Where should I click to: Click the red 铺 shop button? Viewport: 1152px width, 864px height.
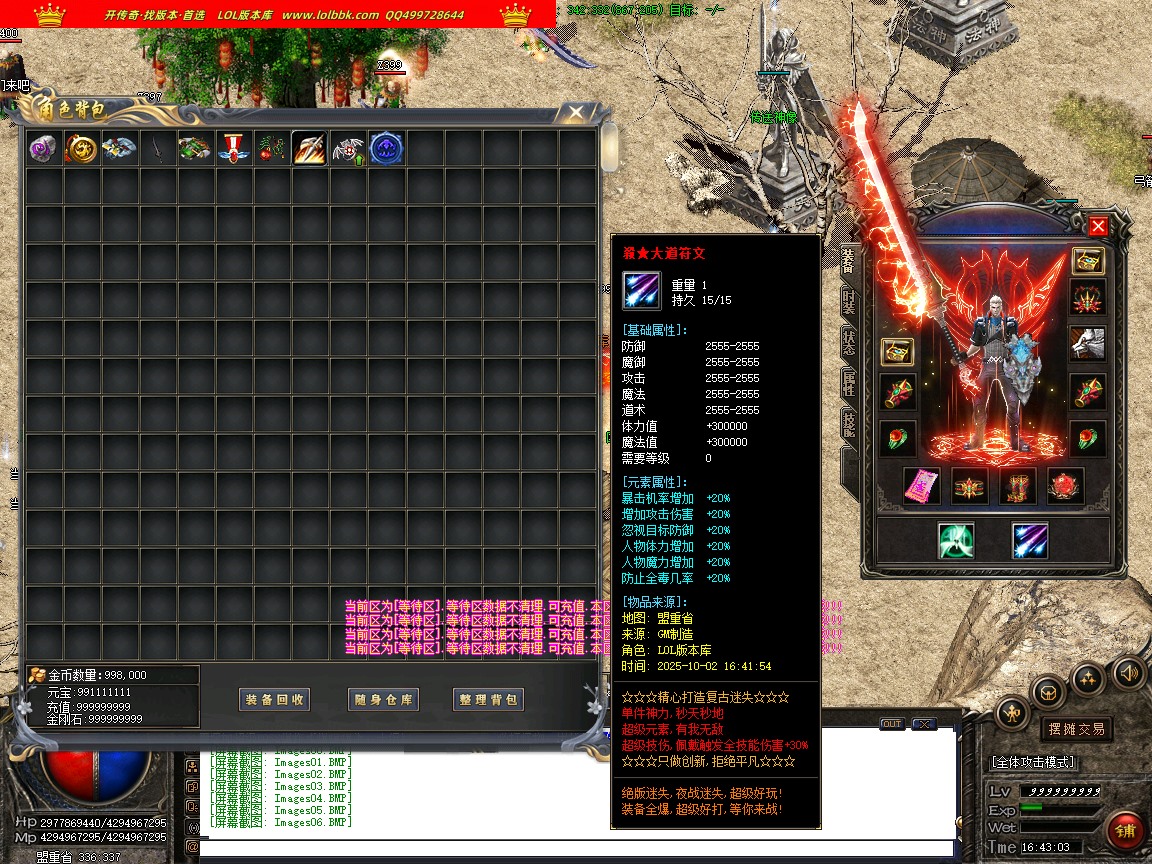click(1126, 832)
